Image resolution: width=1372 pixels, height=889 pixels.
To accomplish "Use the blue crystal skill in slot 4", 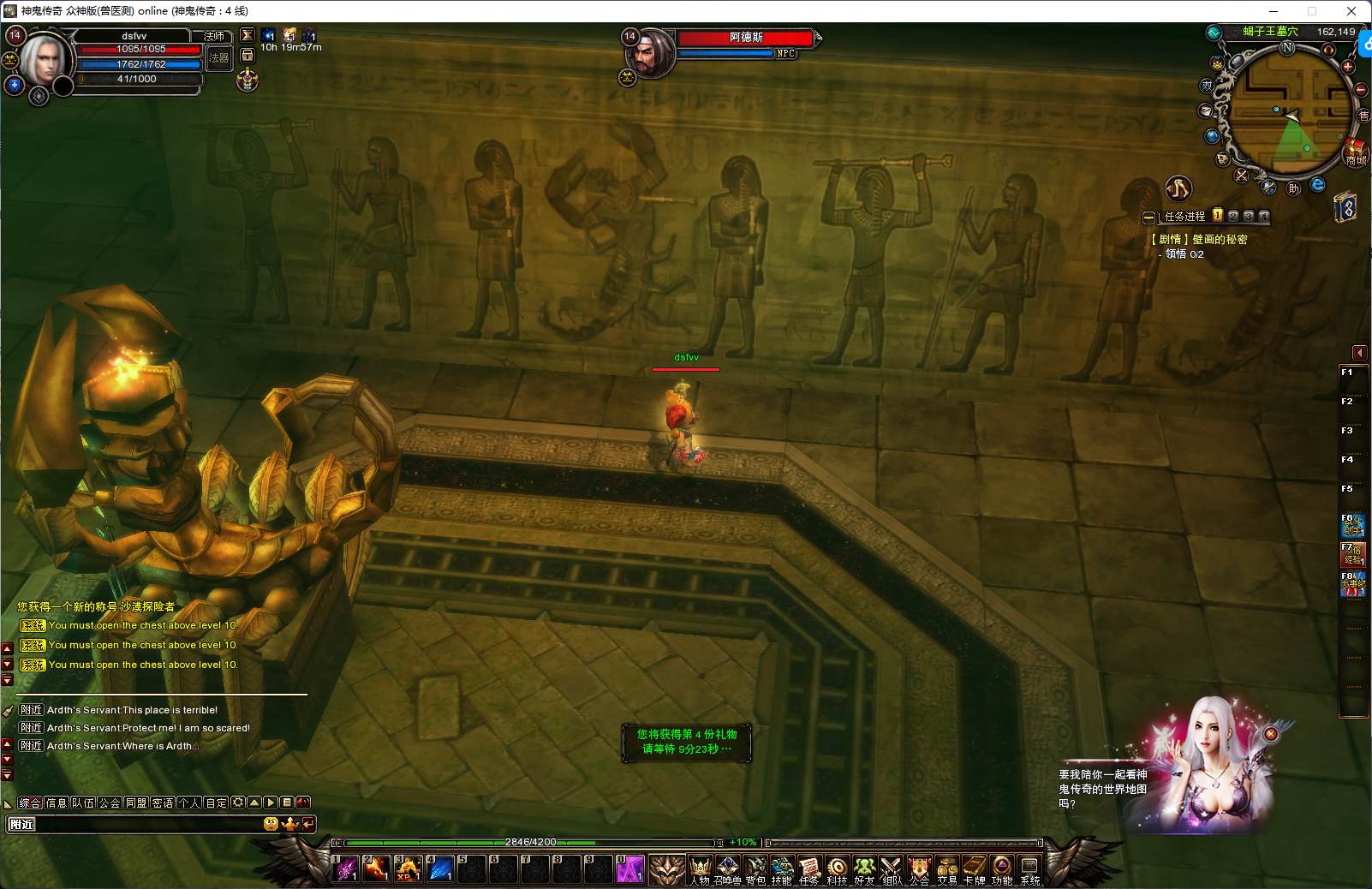I will [x=440, y=868].
